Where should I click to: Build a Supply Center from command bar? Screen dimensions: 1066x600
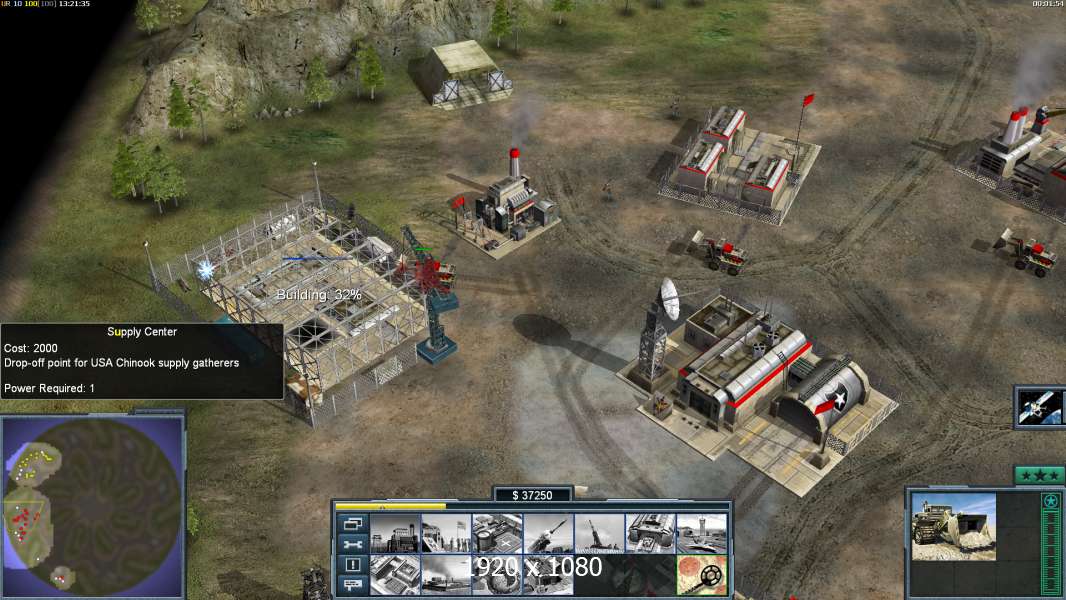coord(496,533)
